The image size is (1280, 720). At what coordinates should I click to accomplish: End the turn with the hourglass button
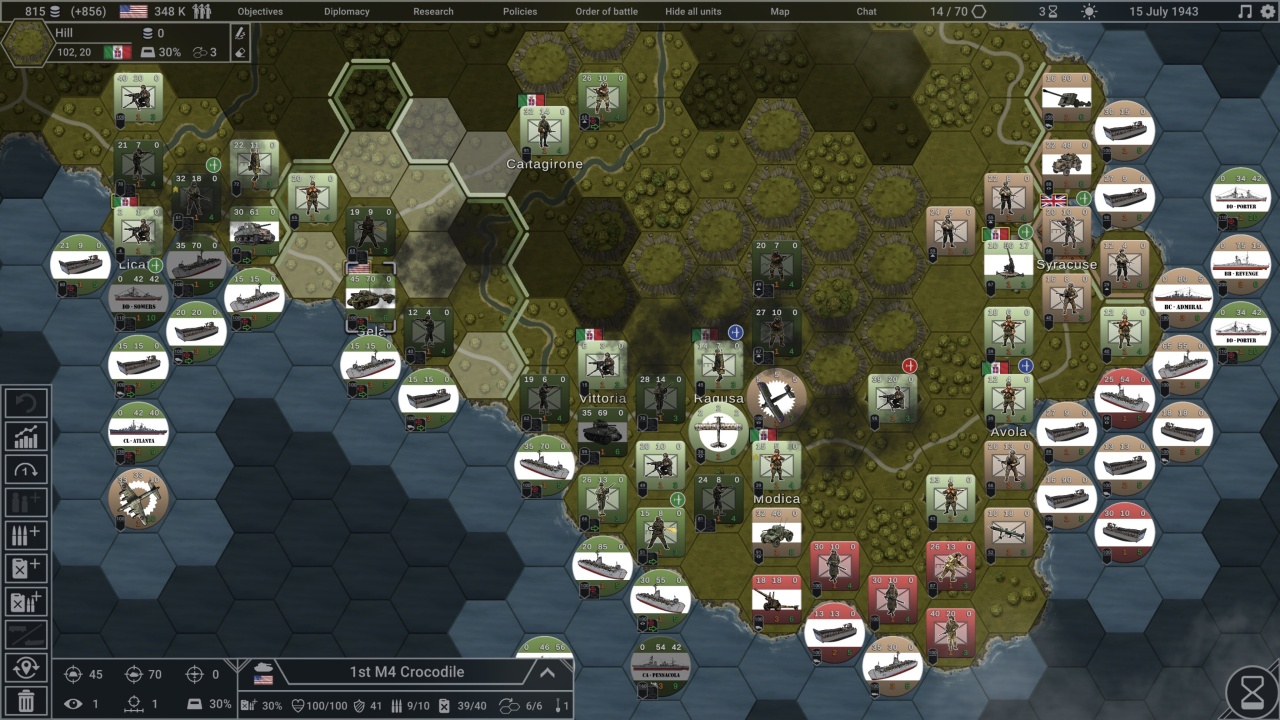(x=1252, y=692)
